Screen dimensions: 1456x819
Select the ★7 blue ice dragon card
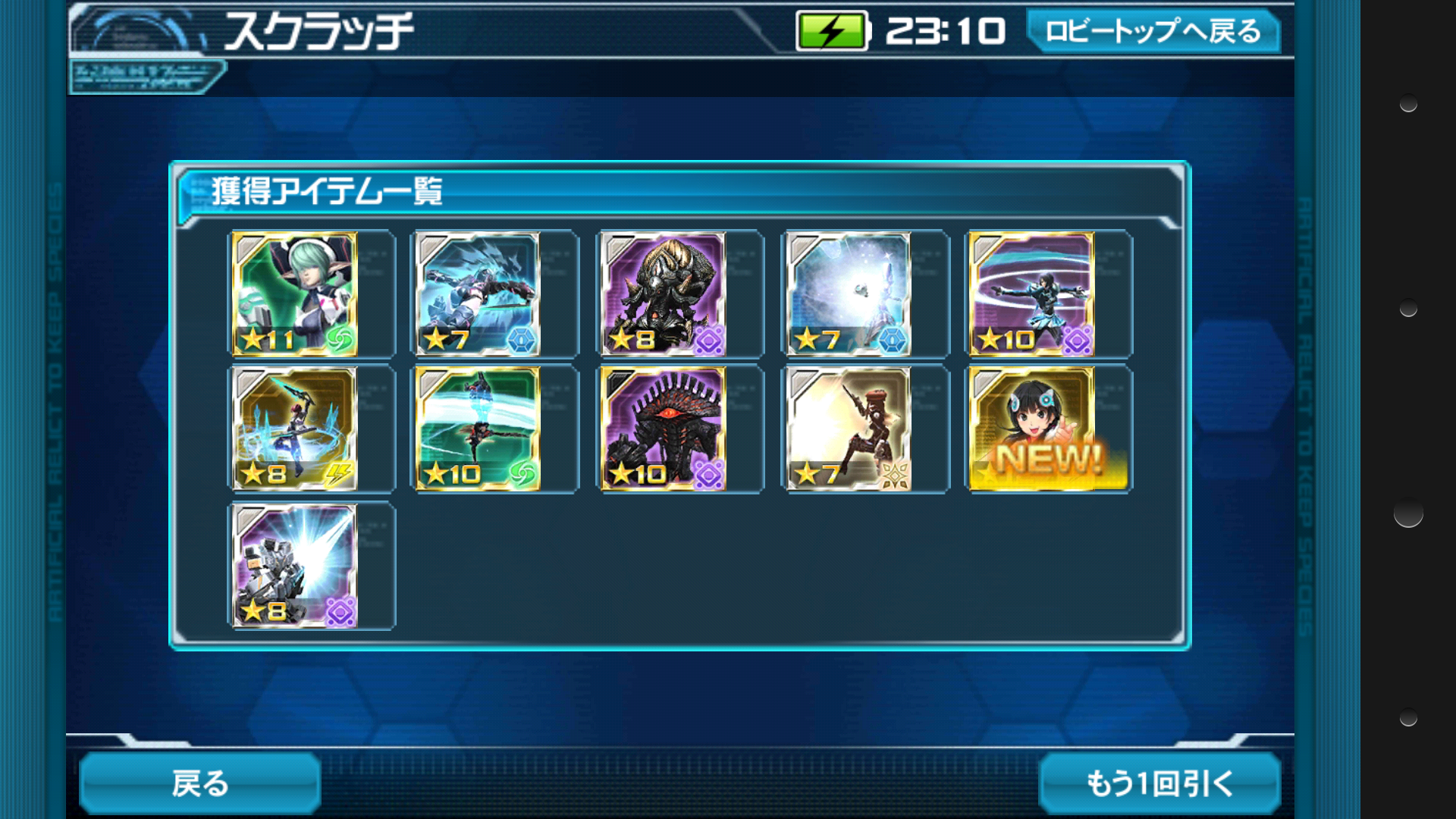coord(478,294)
